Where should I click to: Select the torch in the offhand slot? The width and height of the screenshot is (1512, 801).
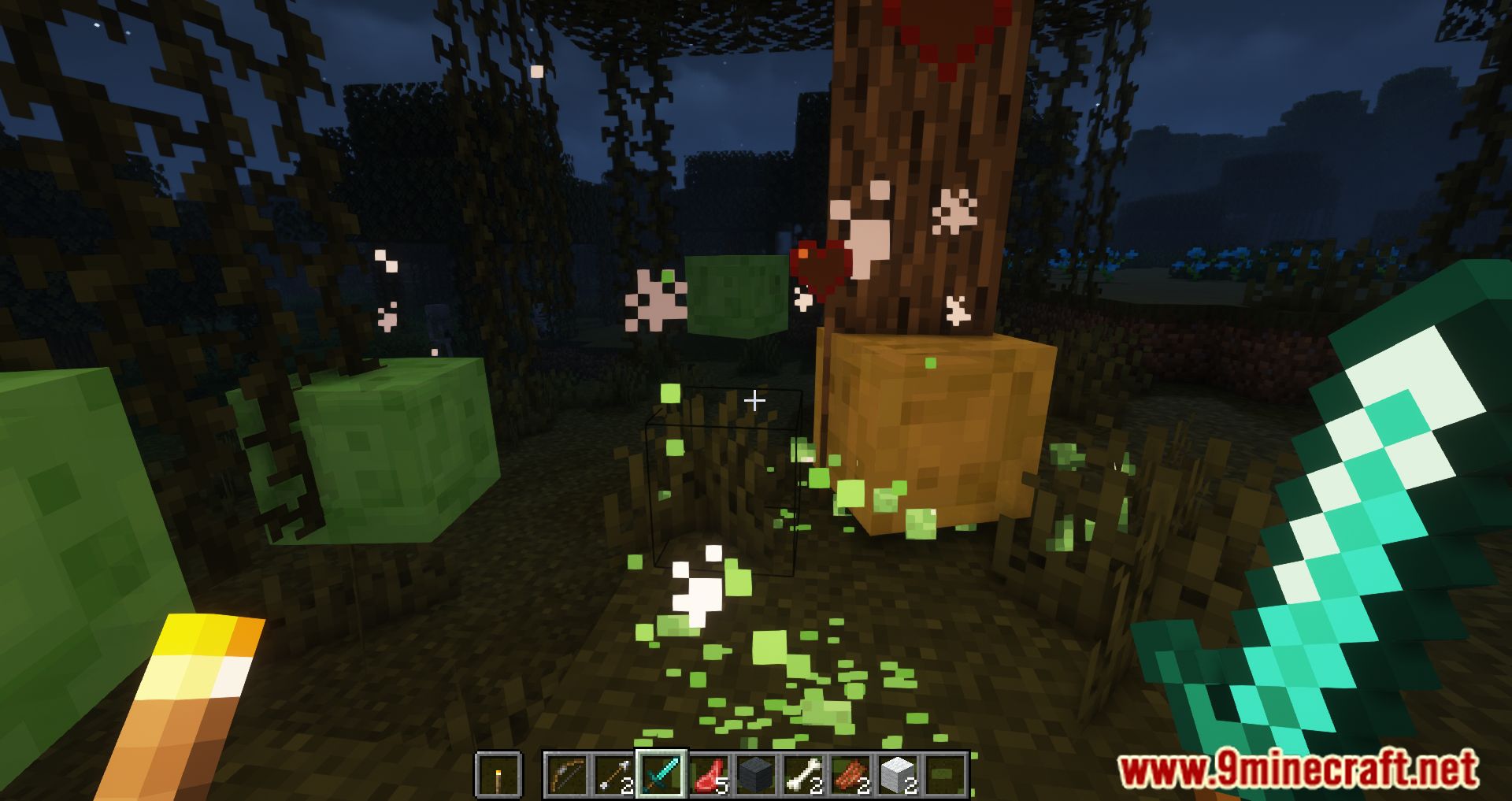tap(498, 775)
